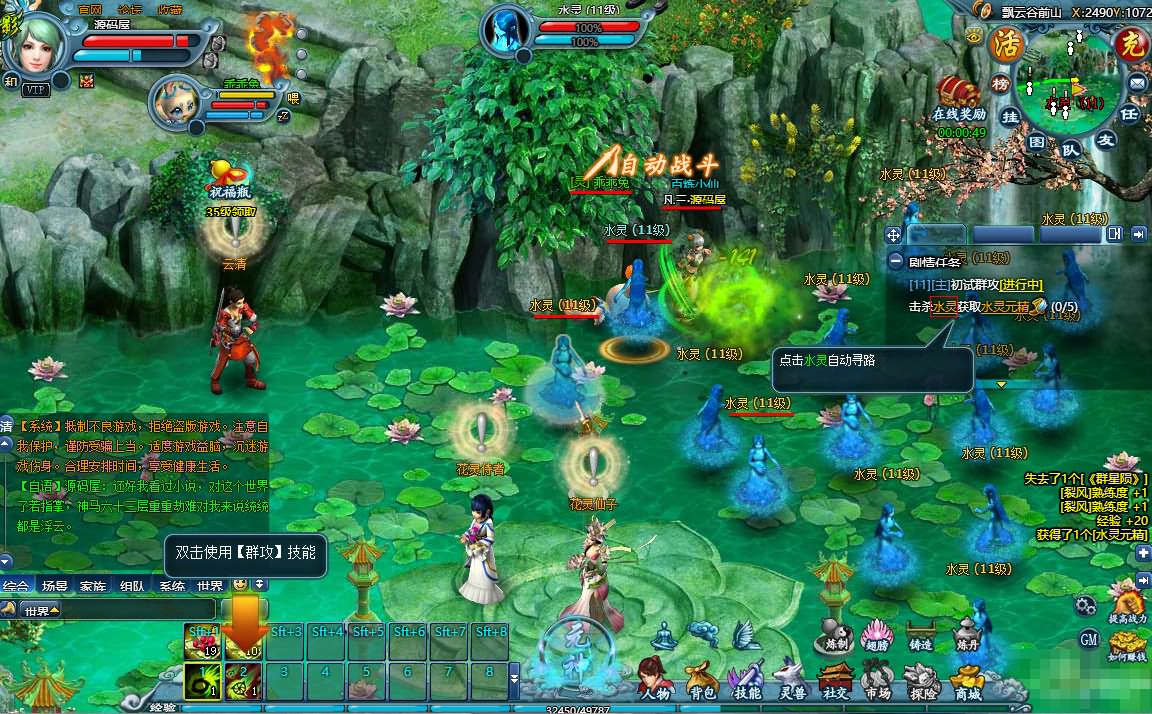Image resolution: width=1152 pixels, height=714 pixels.
Task: Open the 市场 market
Action: click(878, 680)
